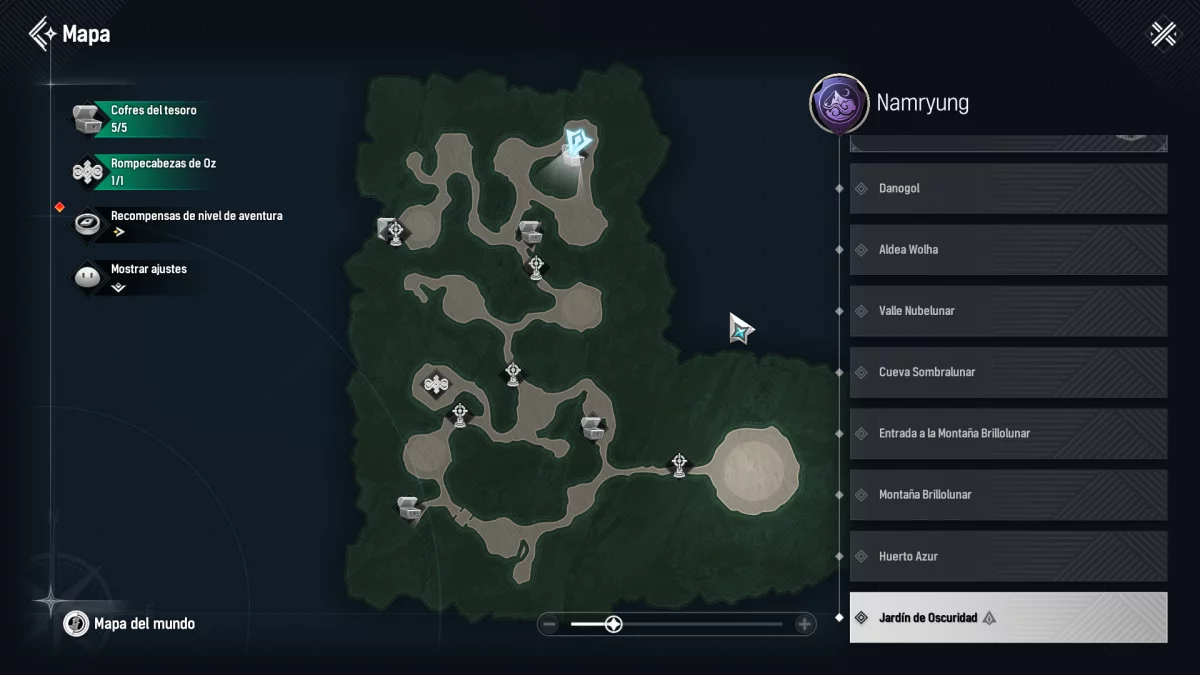Click the map zoom slider handle

tap(614, 625)
